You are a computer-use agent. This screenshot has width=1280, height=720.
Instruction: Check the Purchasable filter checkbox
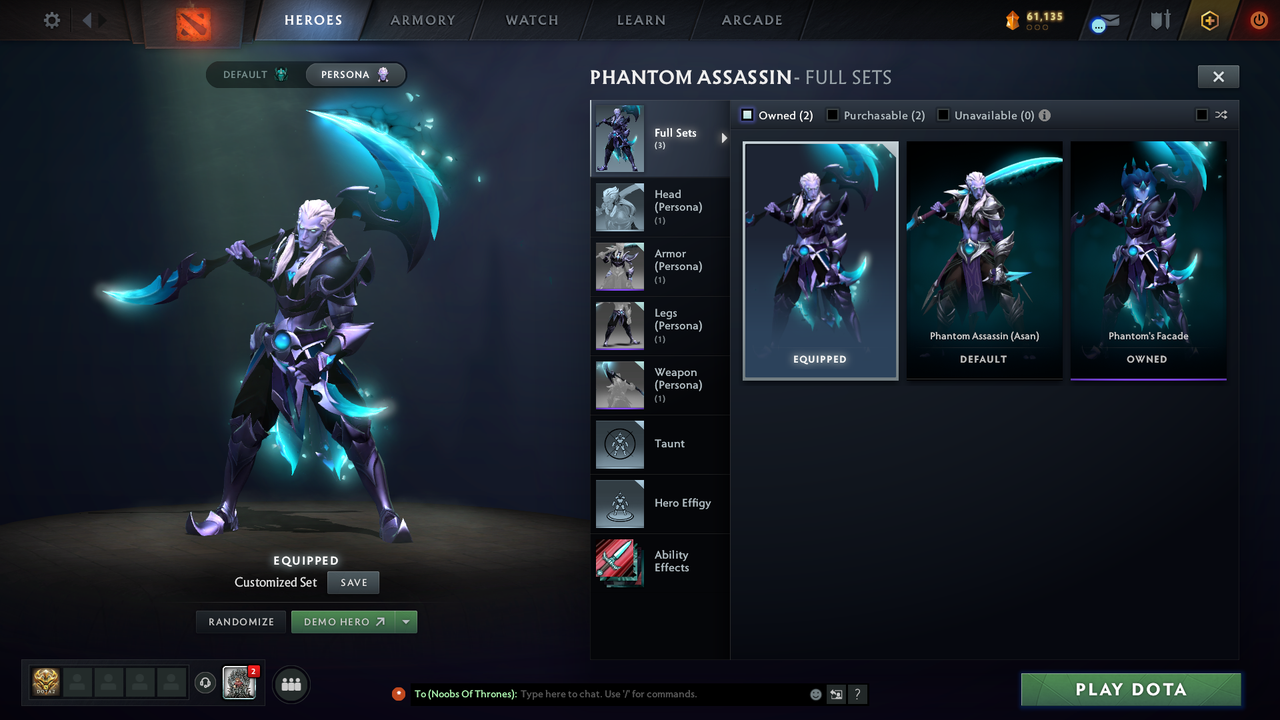833,115
